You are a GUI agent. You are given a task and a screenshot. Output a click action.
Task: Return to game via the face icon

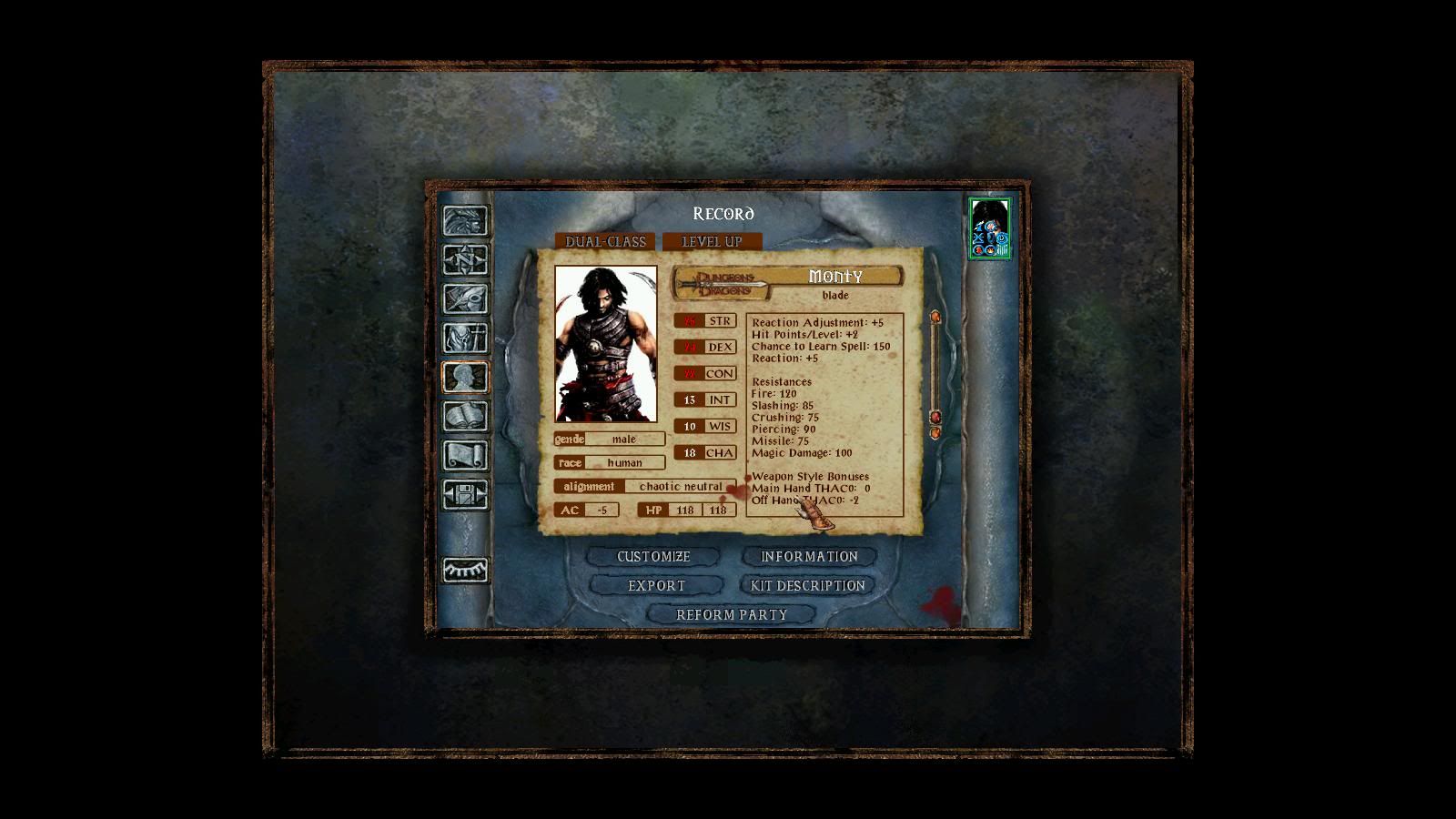(465, 221)
